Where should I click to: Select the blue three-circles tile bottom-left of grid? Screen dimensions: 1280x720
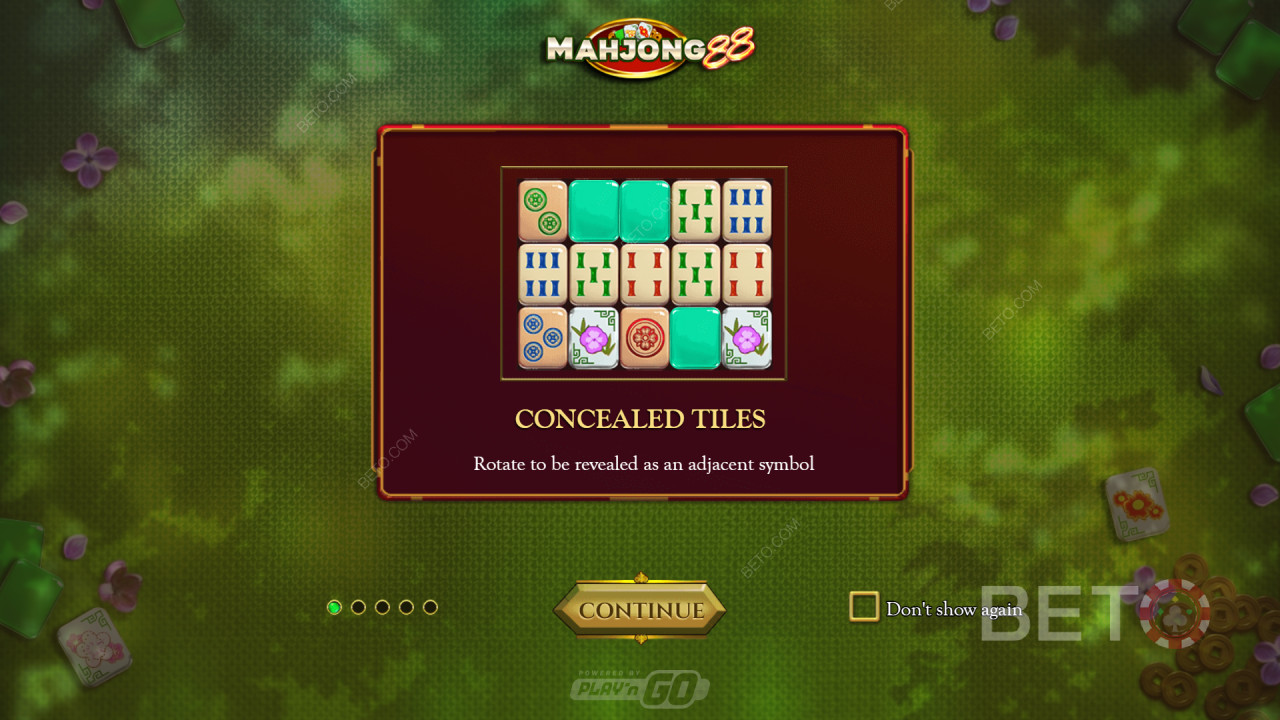point(541,337)
